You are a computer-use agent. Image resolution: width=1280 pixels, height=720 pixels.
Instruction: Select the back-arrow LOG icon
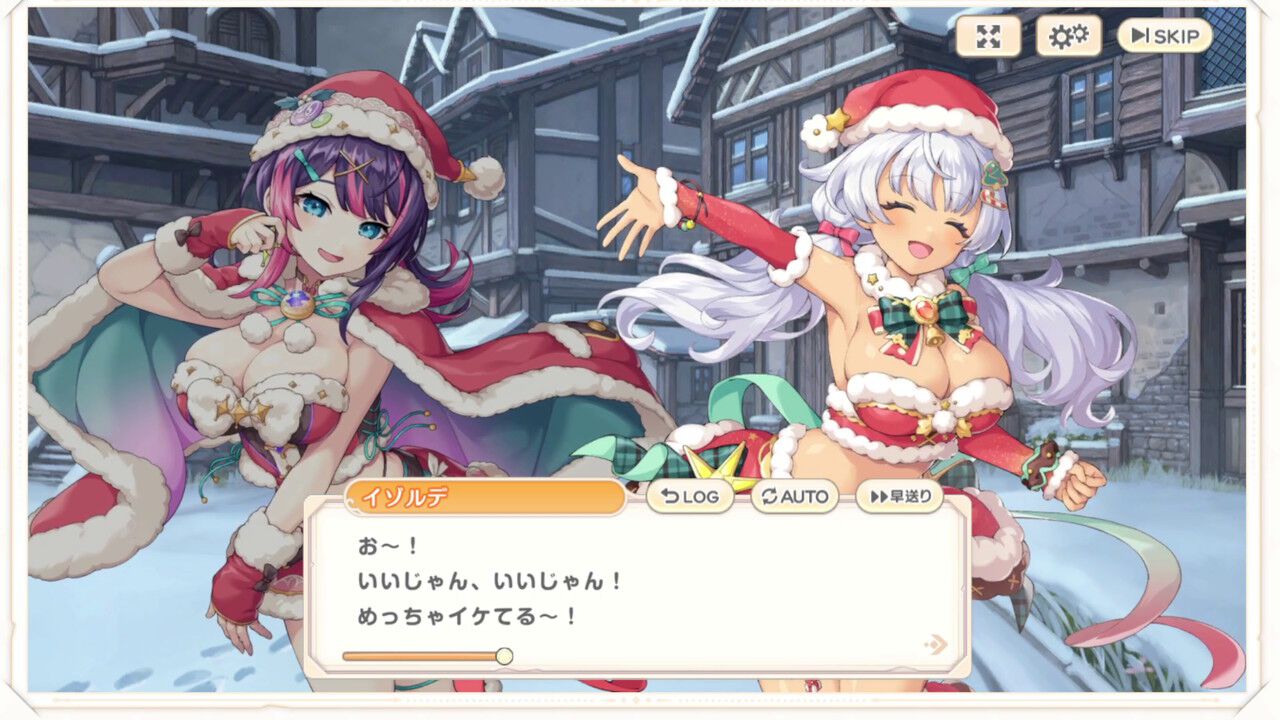coord(668,496)
